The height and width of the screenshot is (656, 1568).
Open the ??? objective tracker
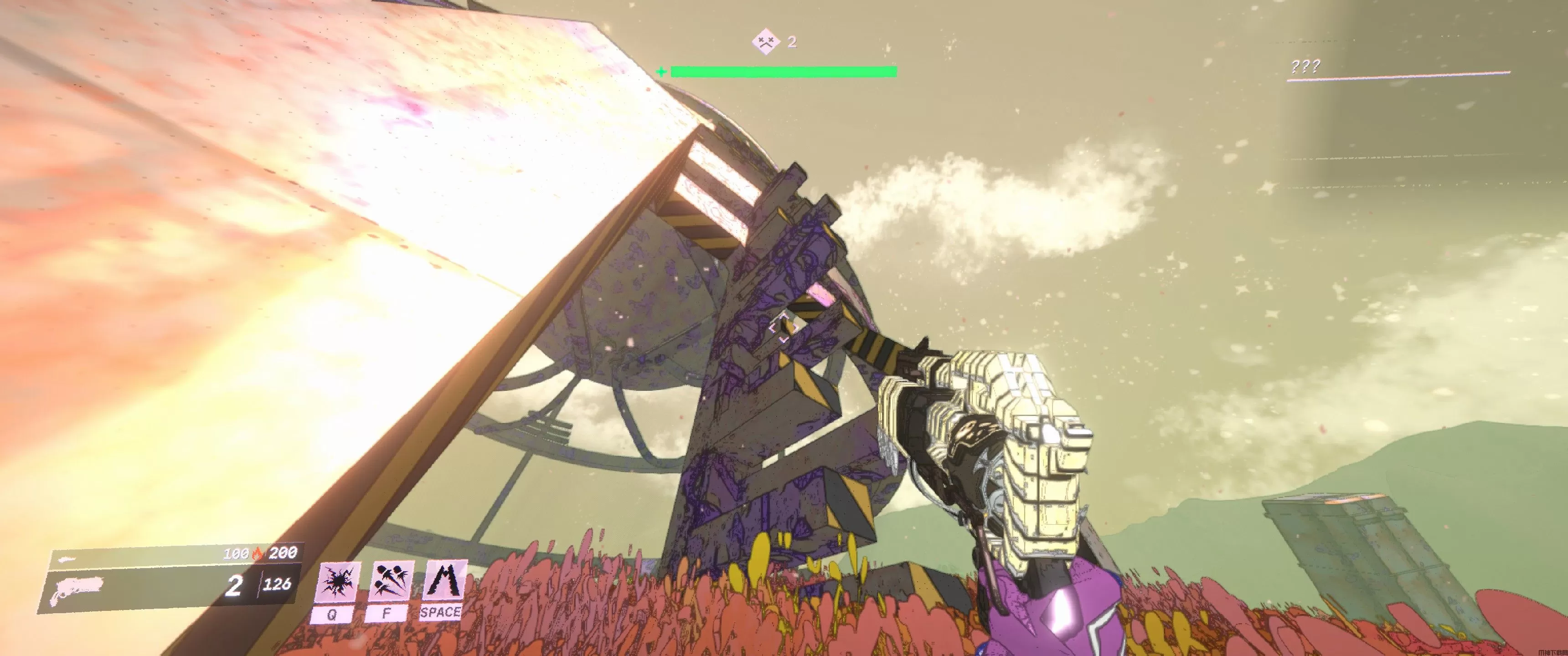(1305, 67)
